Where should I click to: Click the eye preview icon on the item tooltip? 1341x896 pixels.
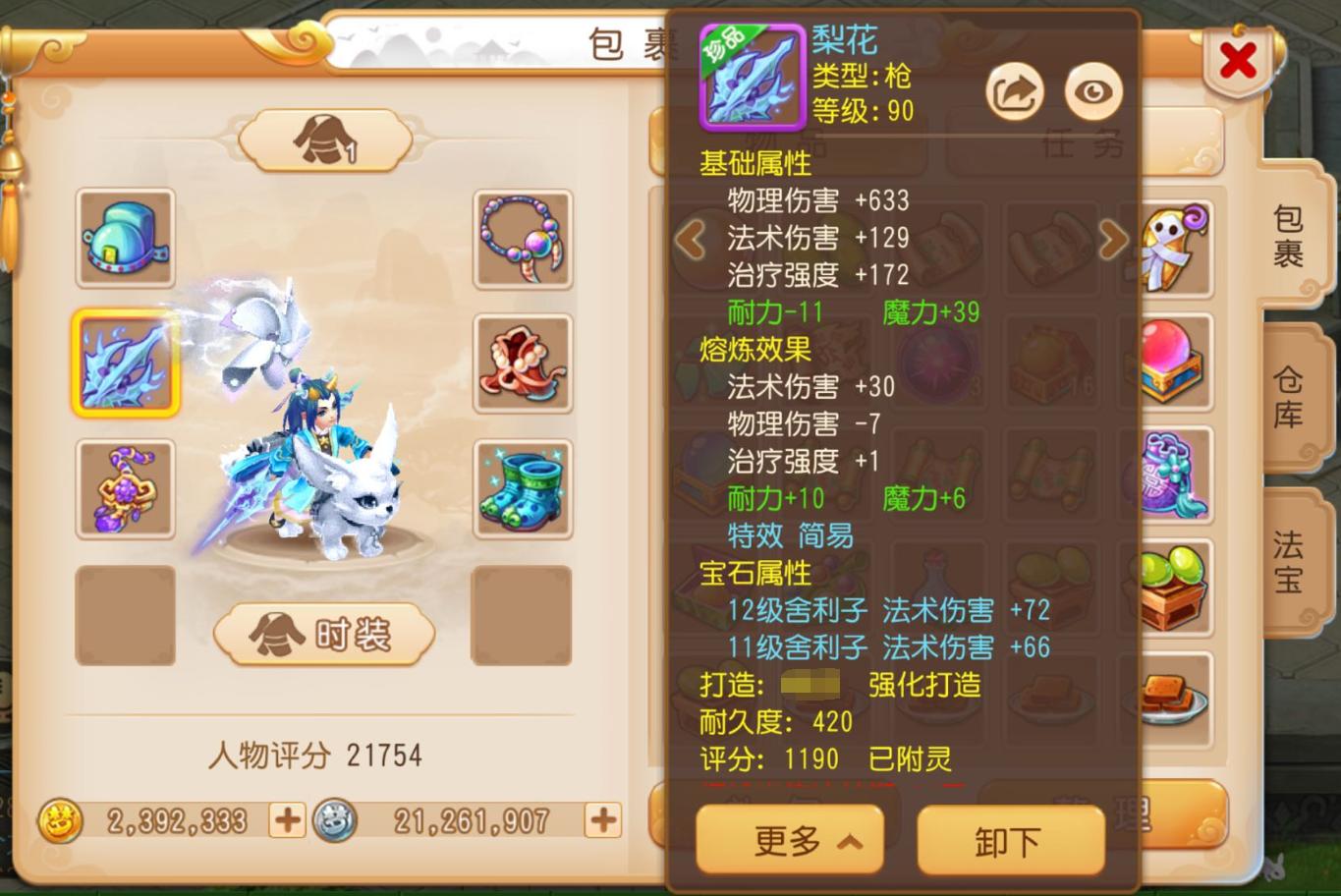pyautogui.click(x=1093, y=89)
